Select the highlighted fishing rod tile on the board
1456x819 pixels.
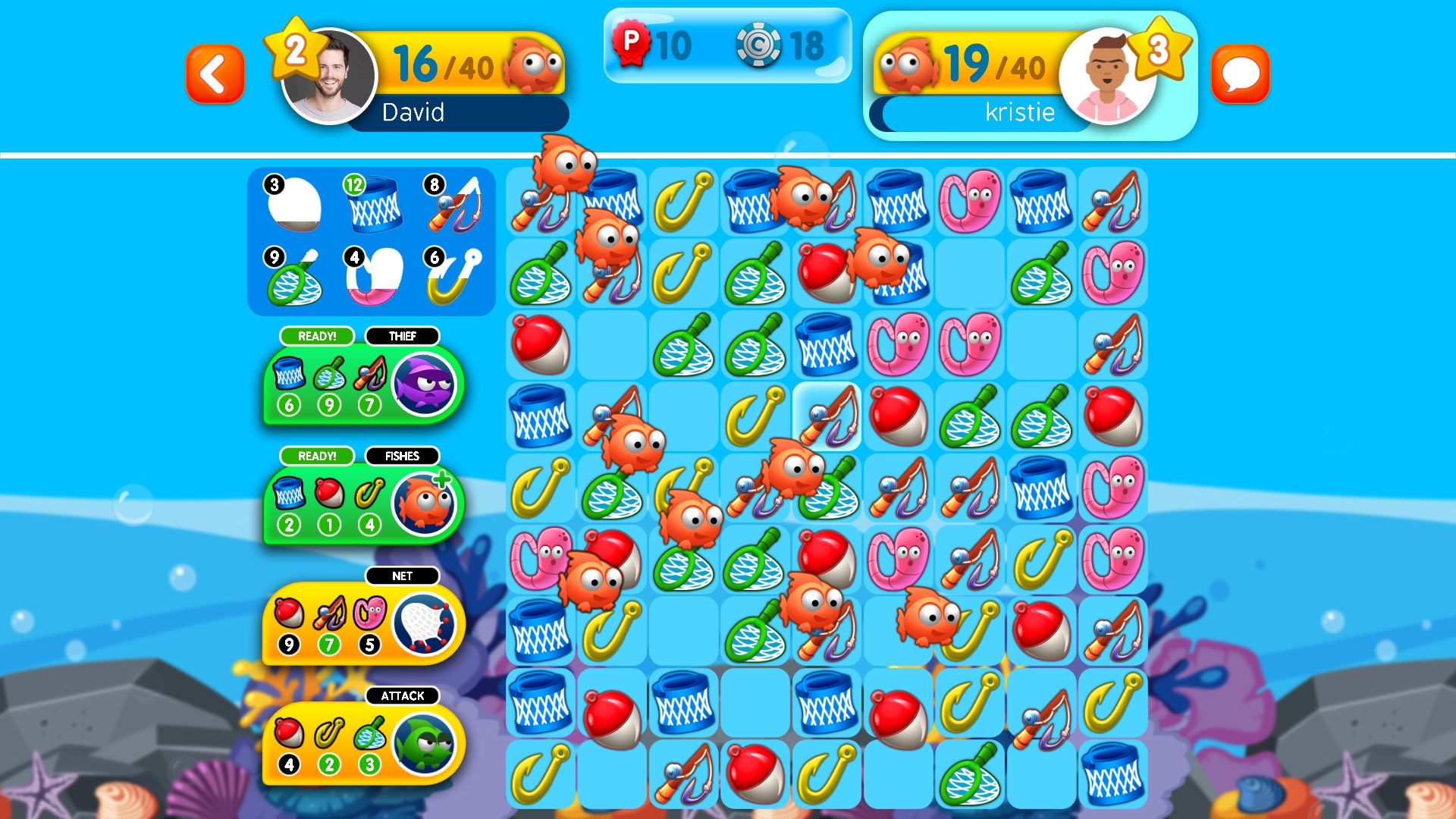click(x=826, y=416)
